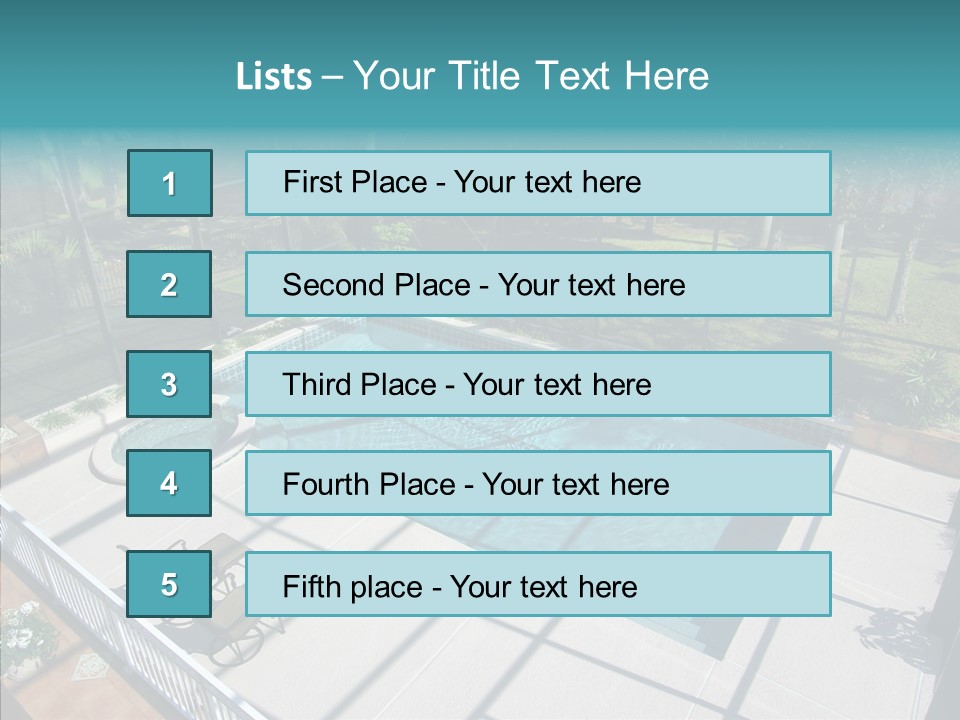The image size is (960, 720).
Task: Choose the Second Place text bar
Action: click(538, 284)
